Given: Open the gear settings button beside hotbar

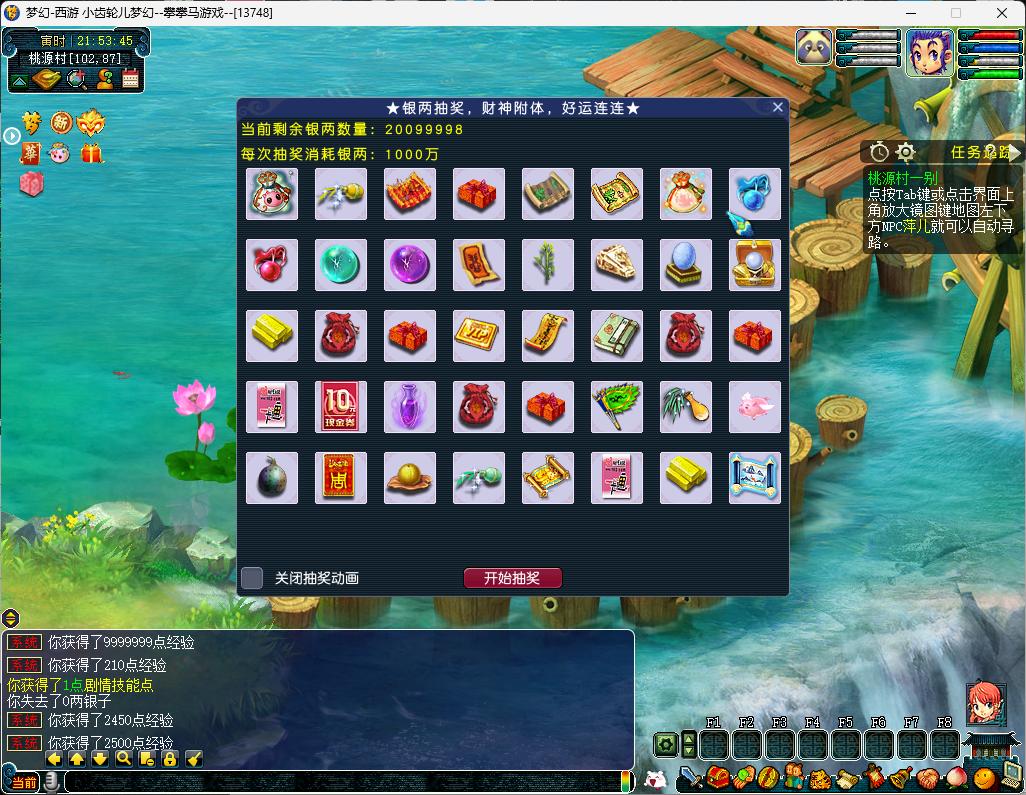Looking at the screenshot, I should tap(666, 745).
